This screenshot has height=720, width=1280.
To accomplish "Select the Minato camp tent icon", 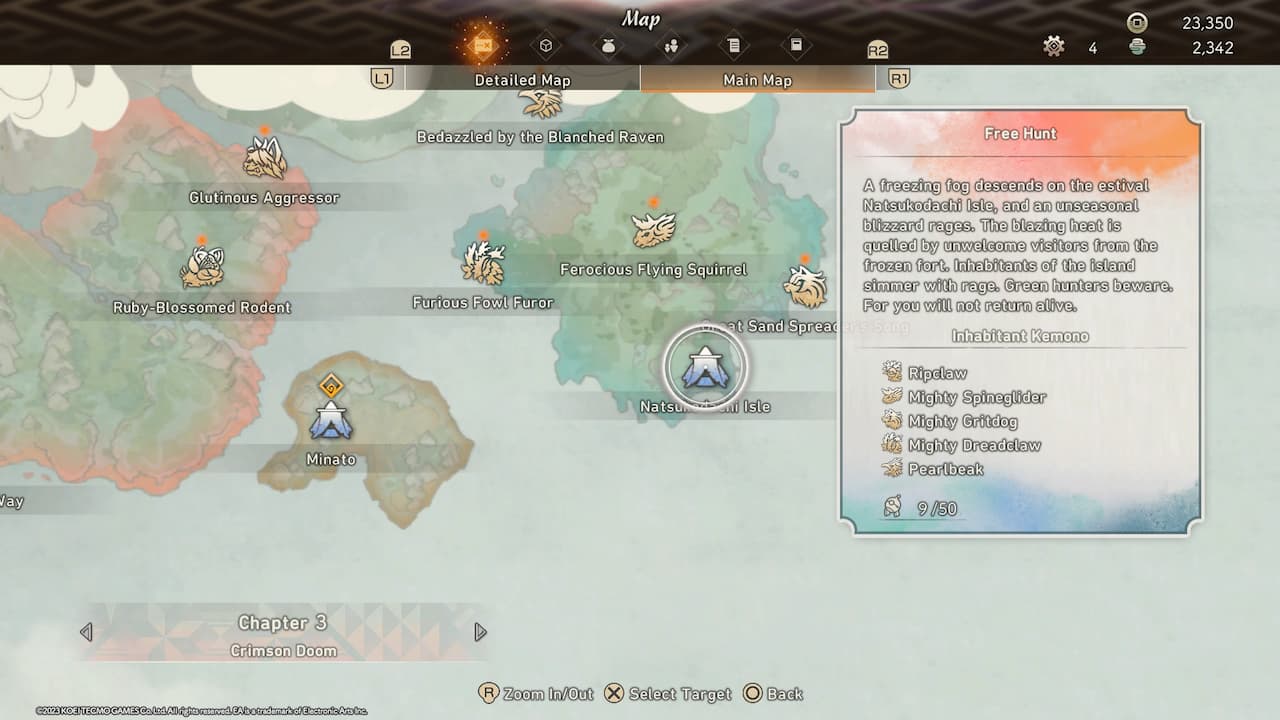I will pos(330,424).
